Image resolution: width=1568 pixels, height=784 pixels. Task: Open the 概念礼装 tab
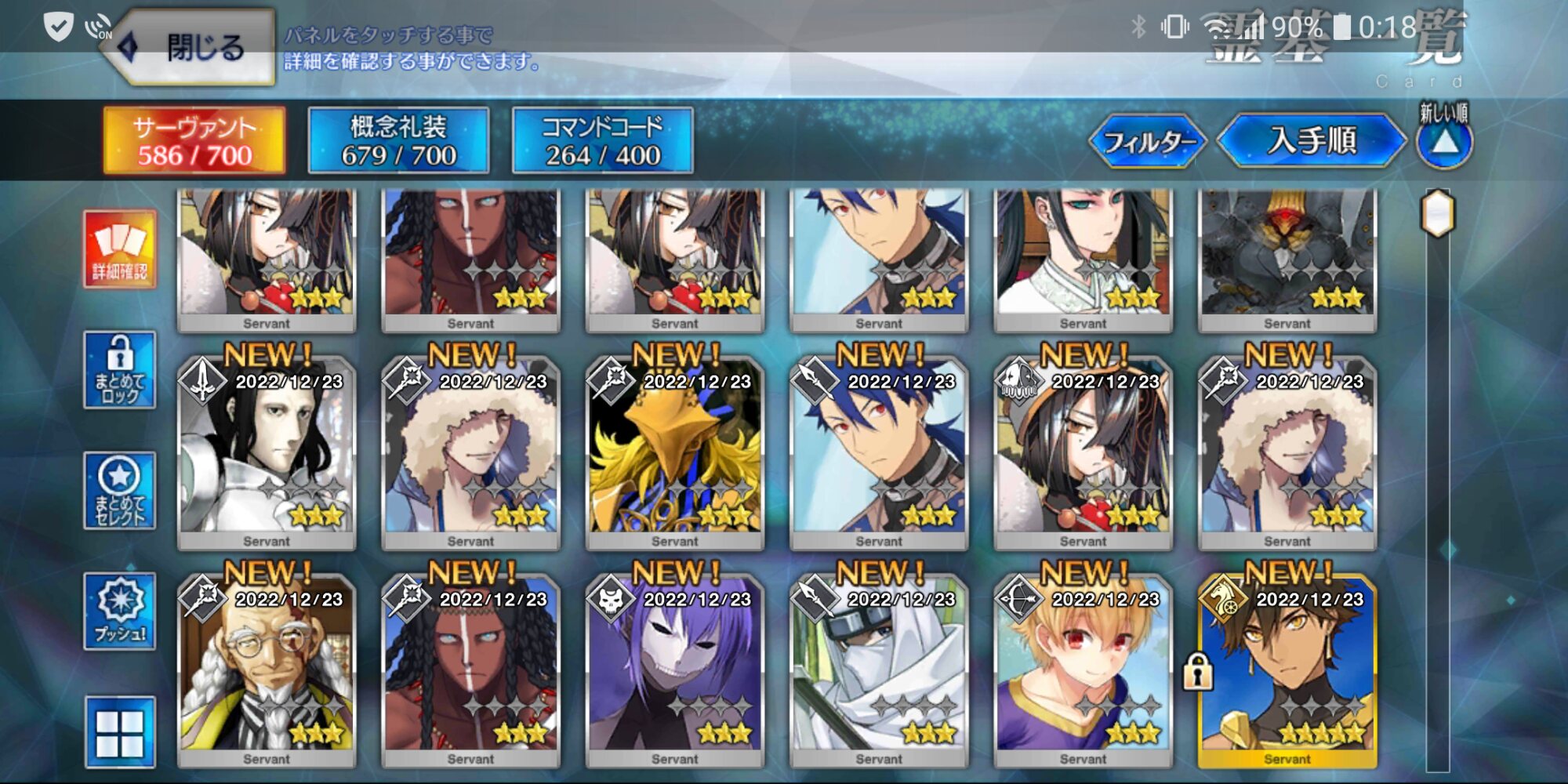pos(398,141)
